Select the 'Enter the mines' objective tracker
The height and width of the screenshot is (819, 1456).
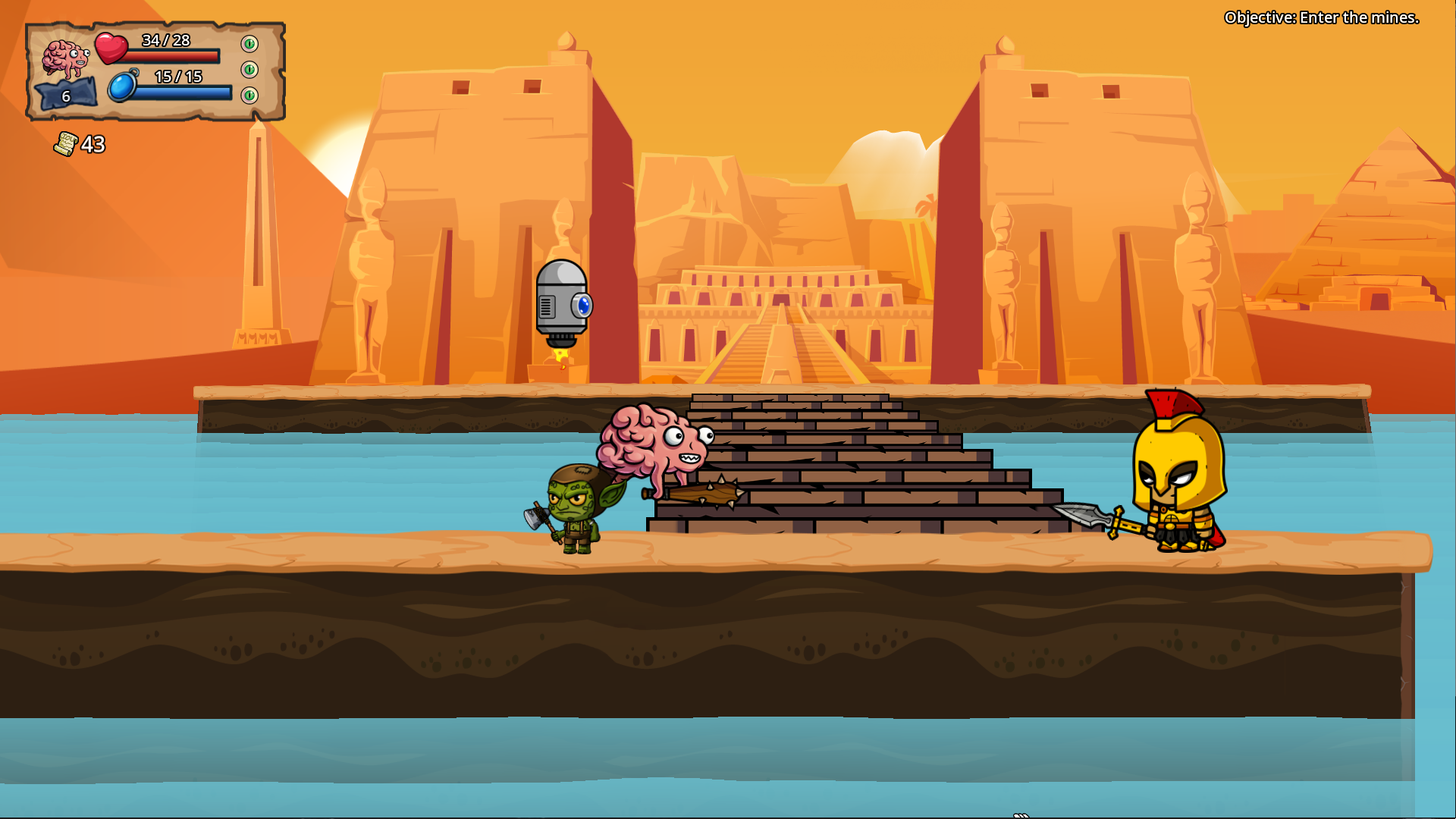(x=1321, y=17)
